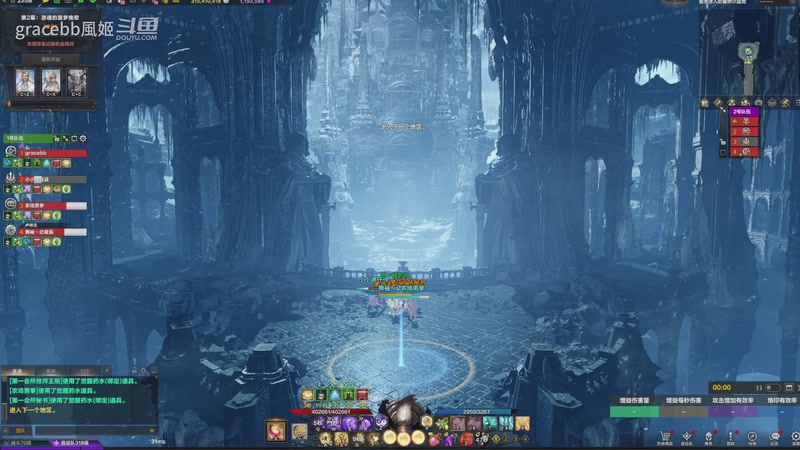
Task: Select gracebb in the party list
Action: click(x=40, y=151)
